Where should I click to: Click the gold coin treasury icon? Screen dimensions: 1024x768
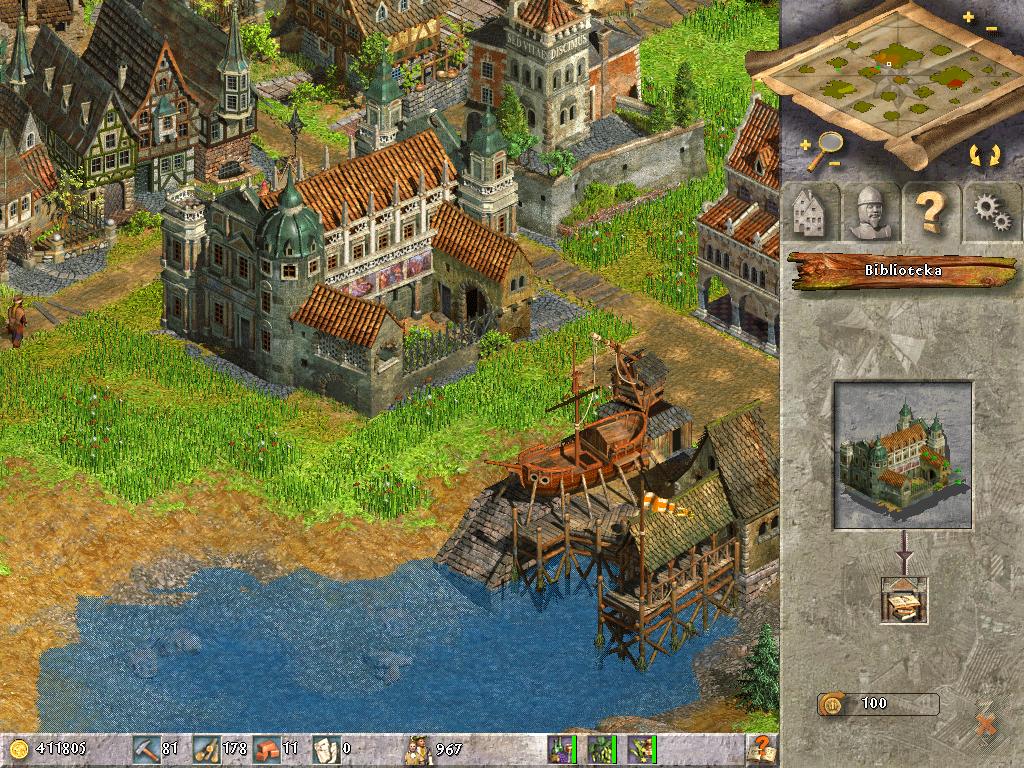20,748
